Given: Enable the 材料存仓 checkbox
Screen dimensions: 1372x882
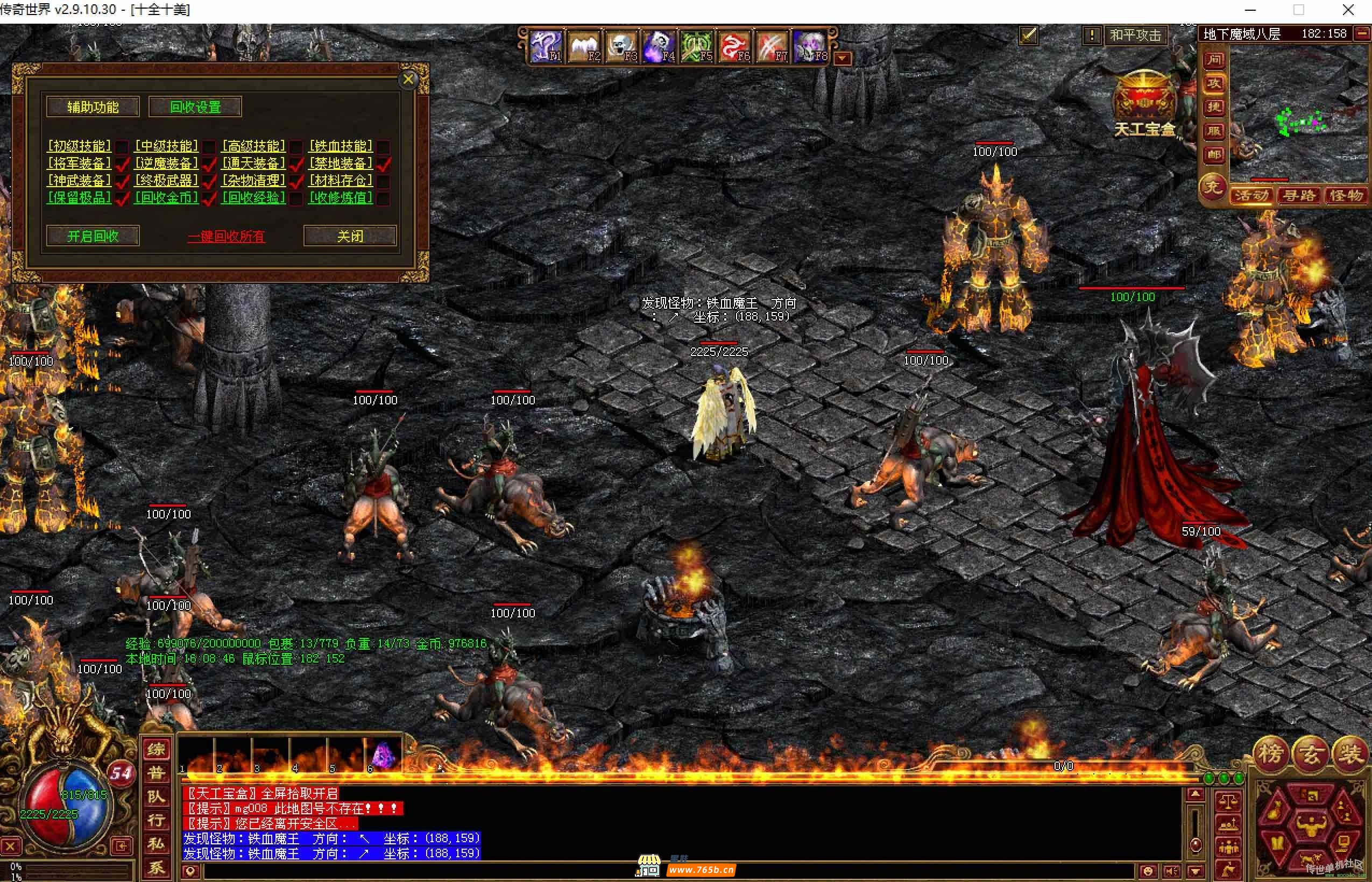Looking at the screenshot, I should (383, 182).
